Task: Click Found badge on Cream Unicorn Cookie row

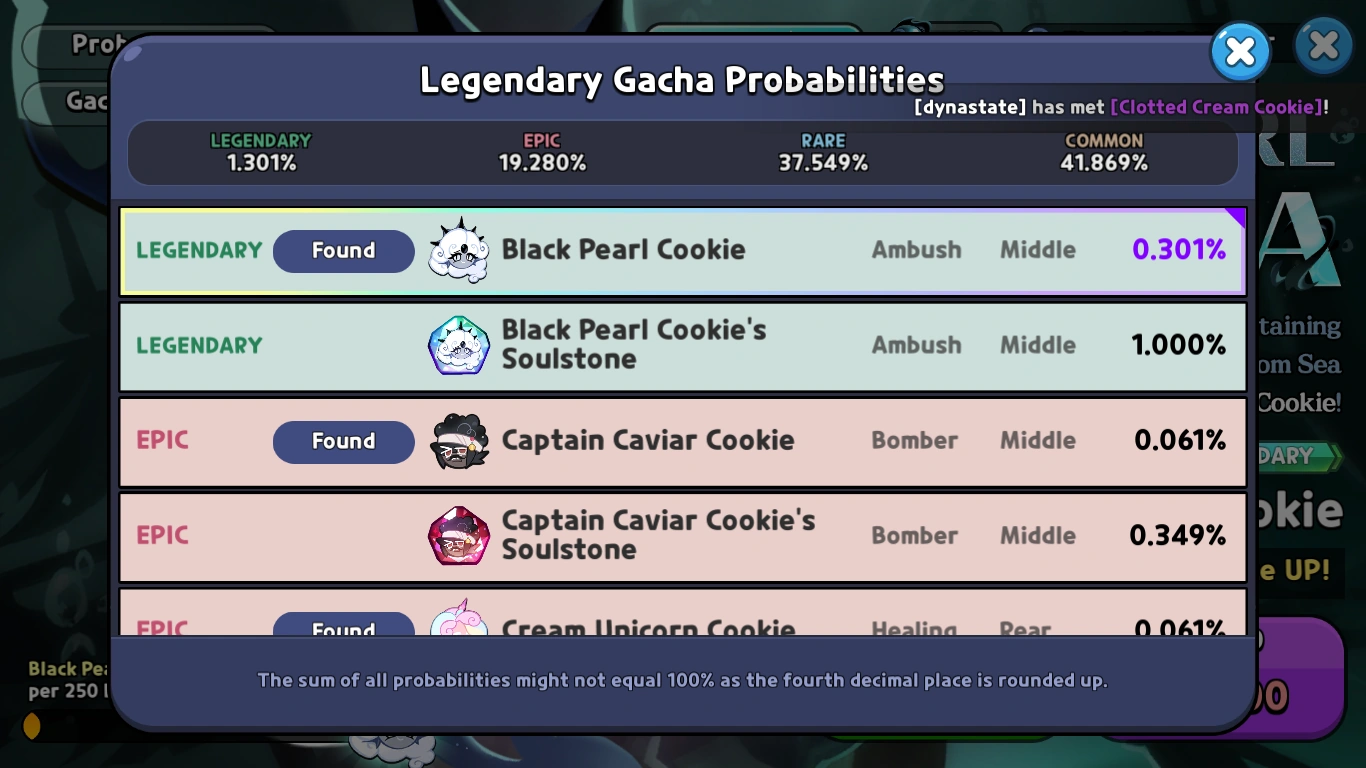Action: 343,628
